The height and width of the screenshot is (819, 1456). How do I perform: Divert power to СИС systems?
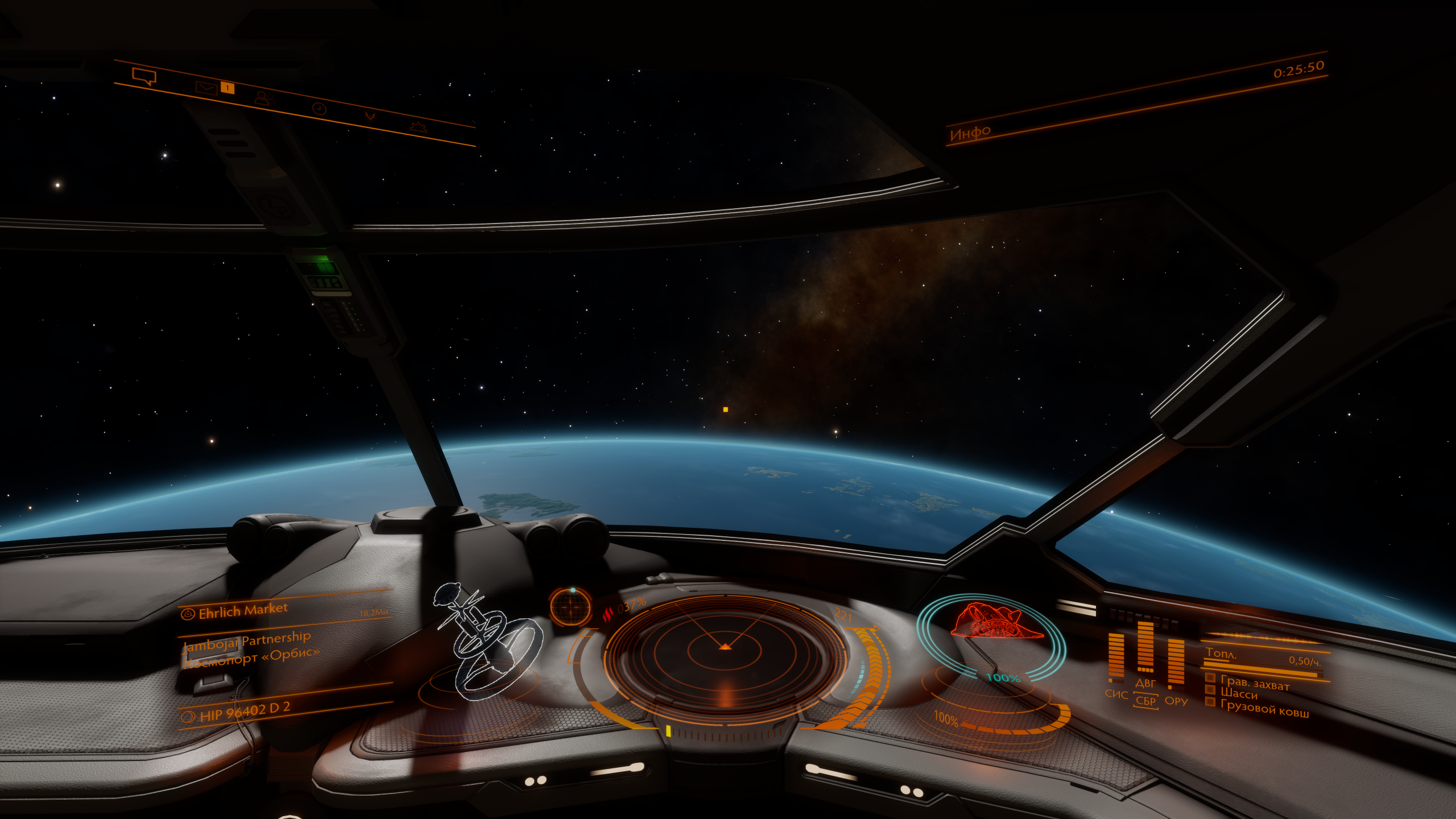(1116, 694)
